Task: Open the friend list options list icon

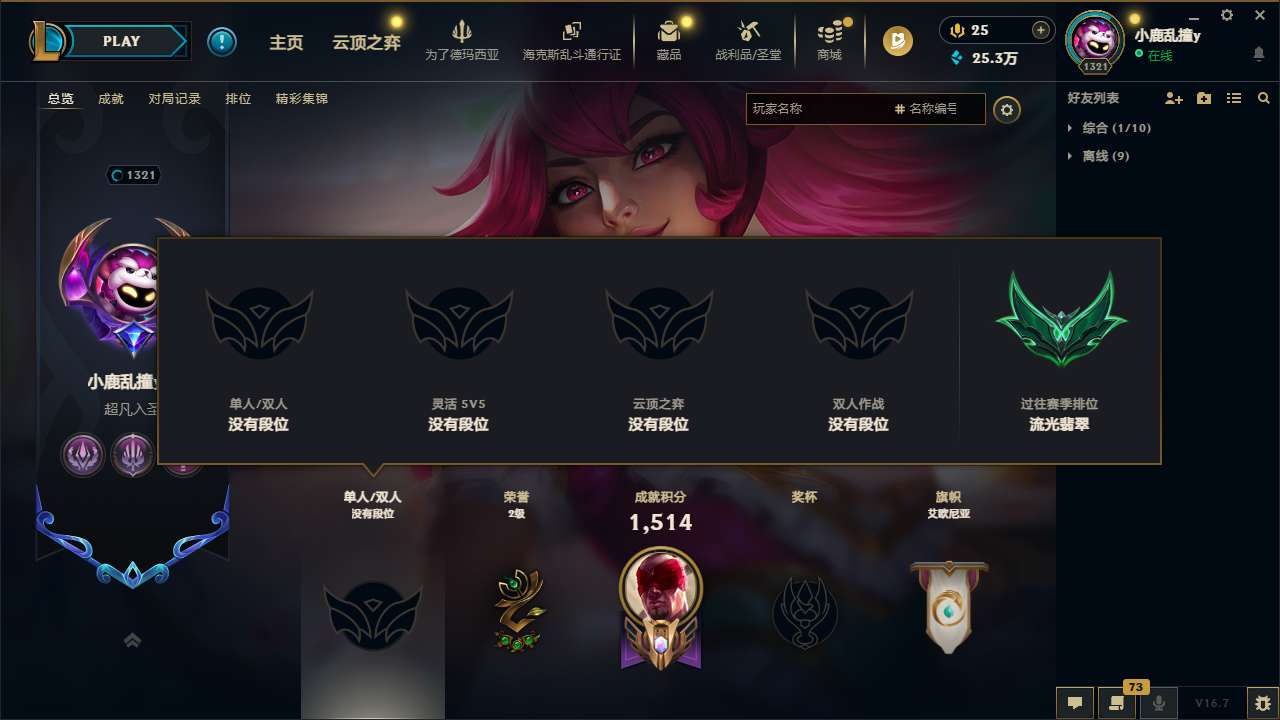Action: tap(1233, 97)
